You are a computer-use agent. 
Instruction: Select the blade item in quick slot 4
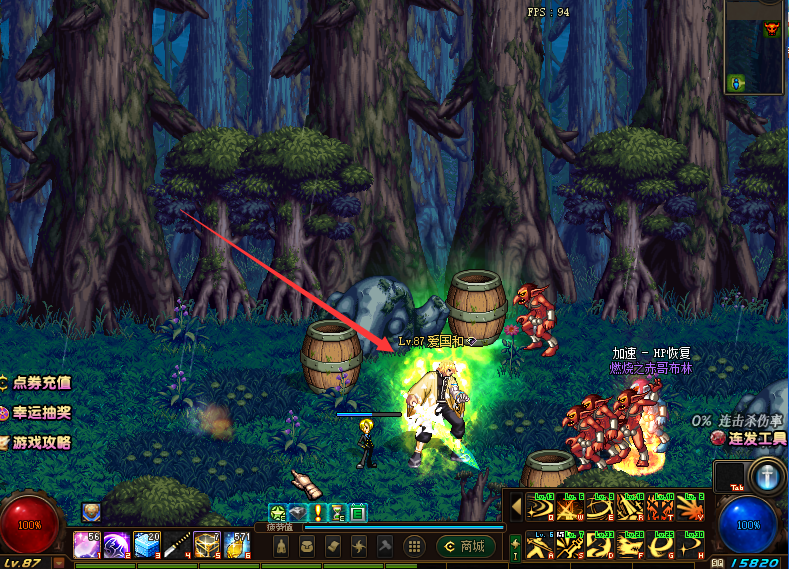176,545
